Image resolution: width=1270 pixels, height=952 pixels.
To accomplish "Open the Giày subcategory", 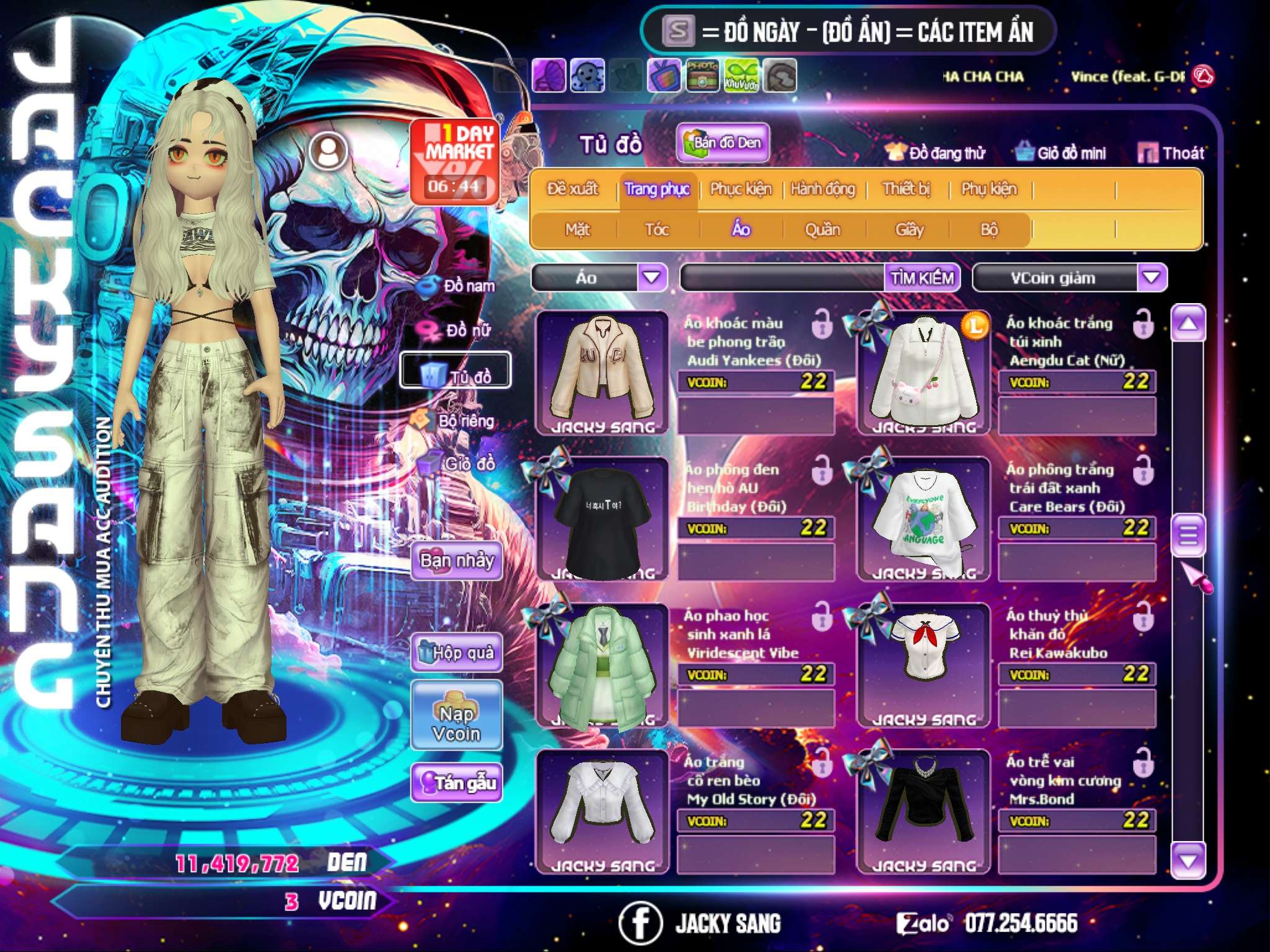I will (909, 230).
